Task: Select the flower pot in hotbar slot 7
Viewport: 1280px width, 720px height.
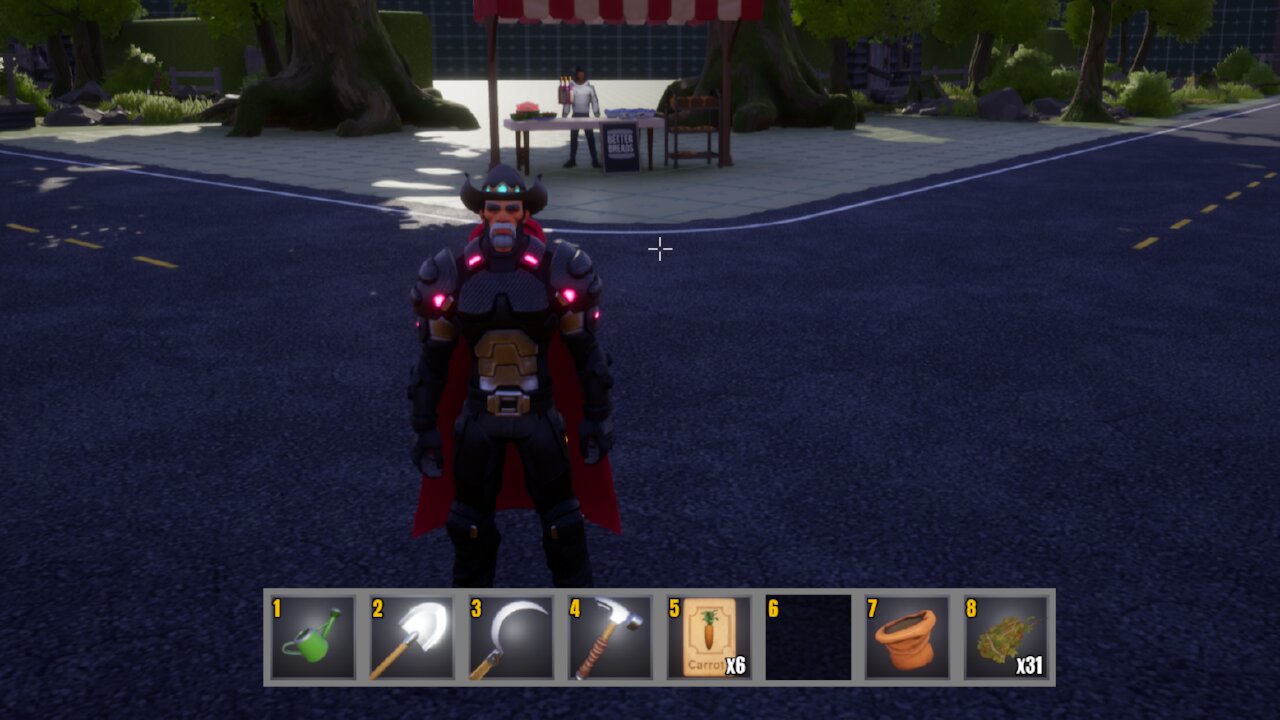Action: (908, 637)
